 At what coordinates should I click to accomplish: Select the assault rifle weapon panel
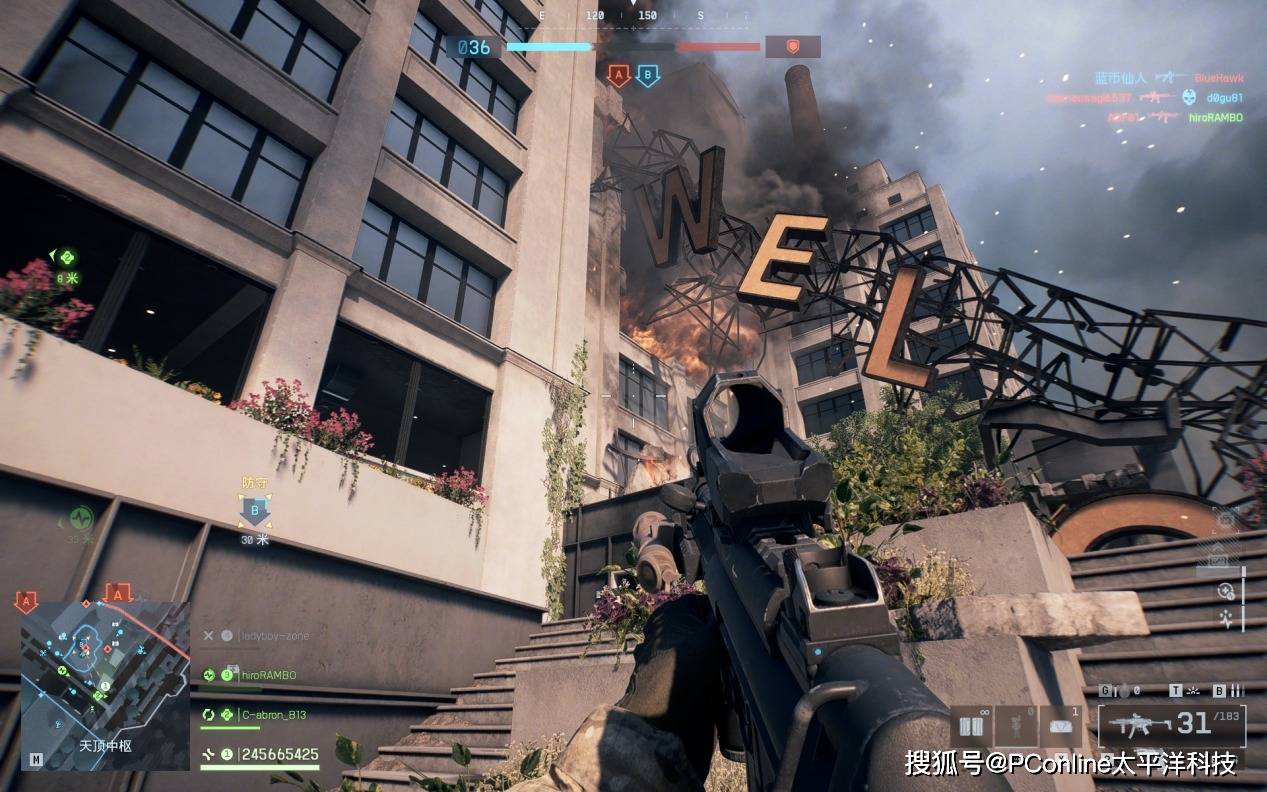[x=1172, y=725]
